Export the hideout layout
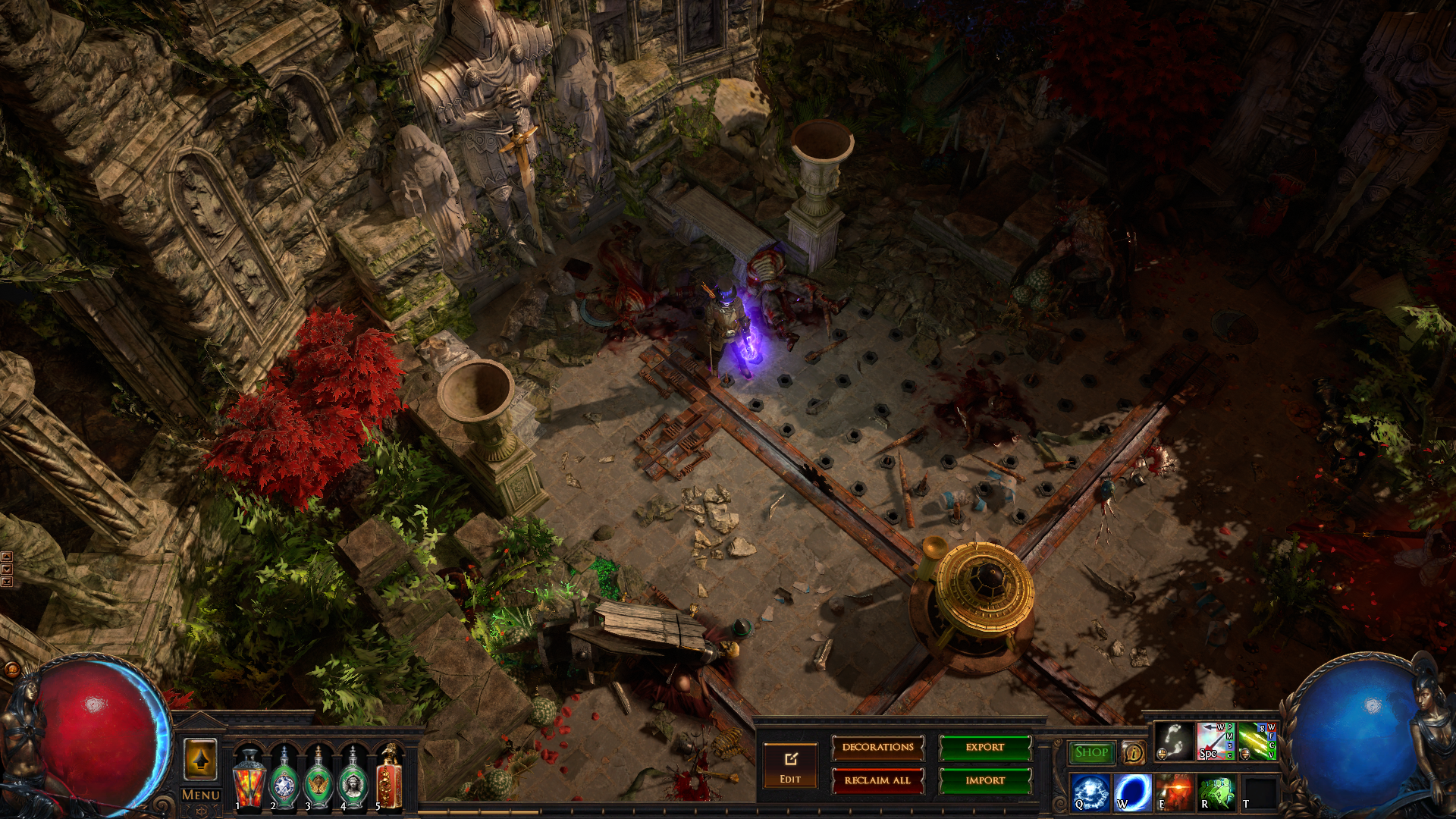Screen dimensions: 1456x819 click(985, 748)
